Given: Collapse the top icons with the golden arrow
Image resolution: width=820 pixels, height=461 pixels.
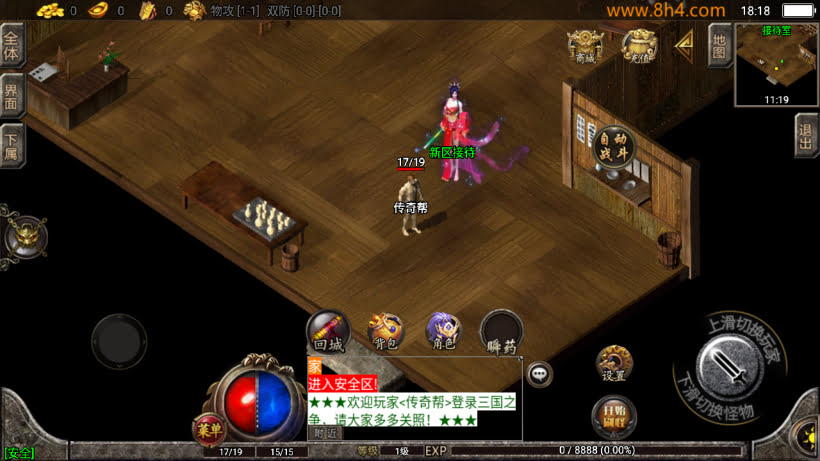Looking at the screenshot, I should [686, 44].
